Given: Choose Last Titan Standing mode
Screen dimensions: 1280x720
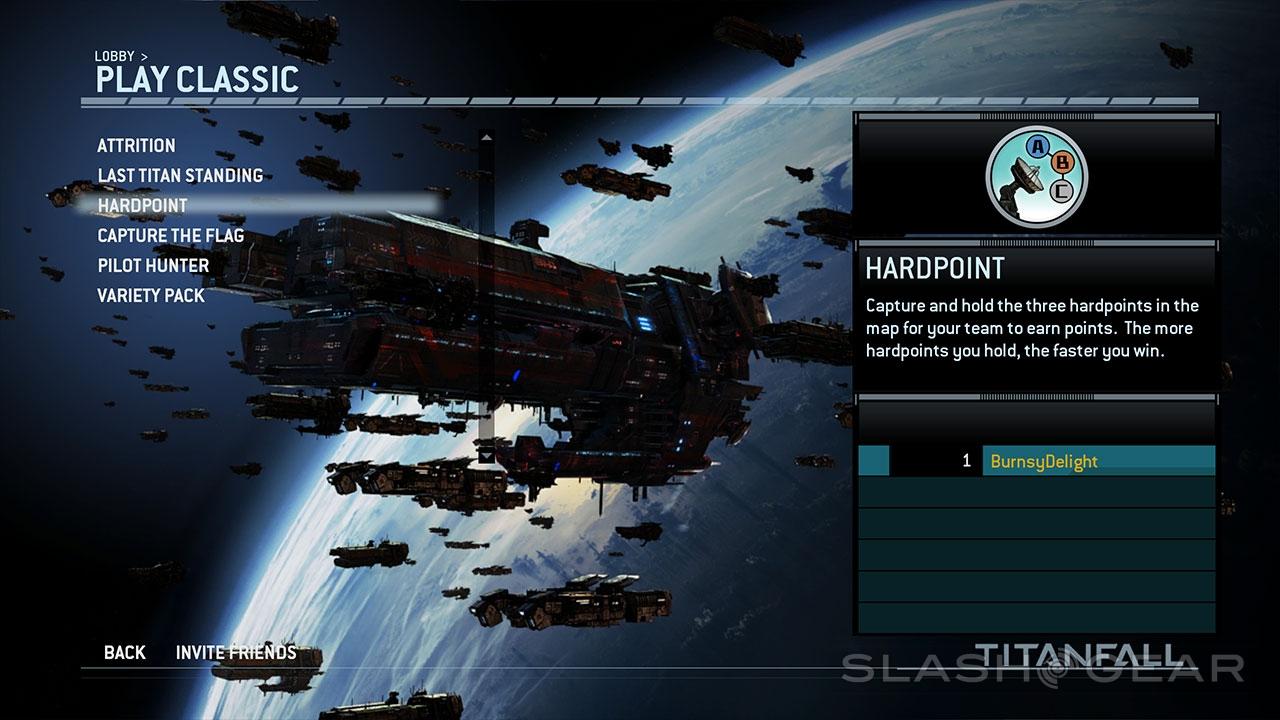Looking at the screenshot, I should pos(180,176).
